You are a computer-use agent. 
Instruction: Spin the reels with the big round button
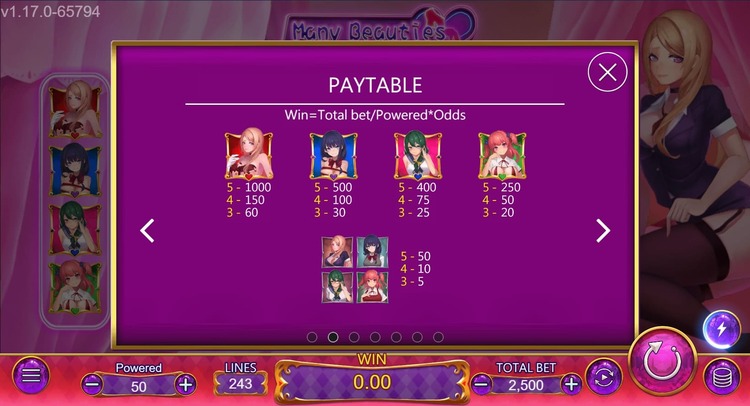[661, 359]
